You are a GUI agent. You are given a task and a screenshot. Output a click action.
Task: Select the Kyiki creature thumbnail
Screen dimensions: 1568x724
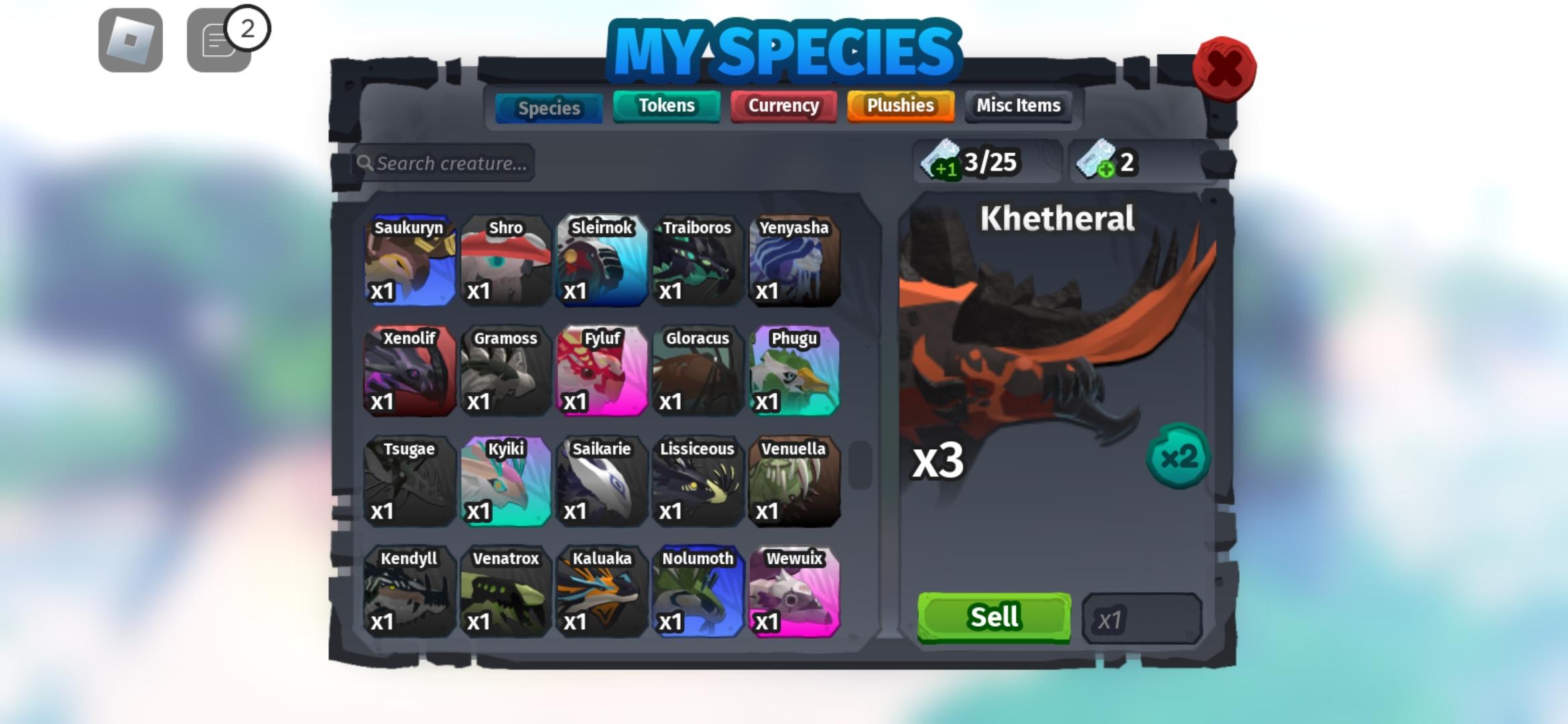pyautogui.click(x=506, y=484)
